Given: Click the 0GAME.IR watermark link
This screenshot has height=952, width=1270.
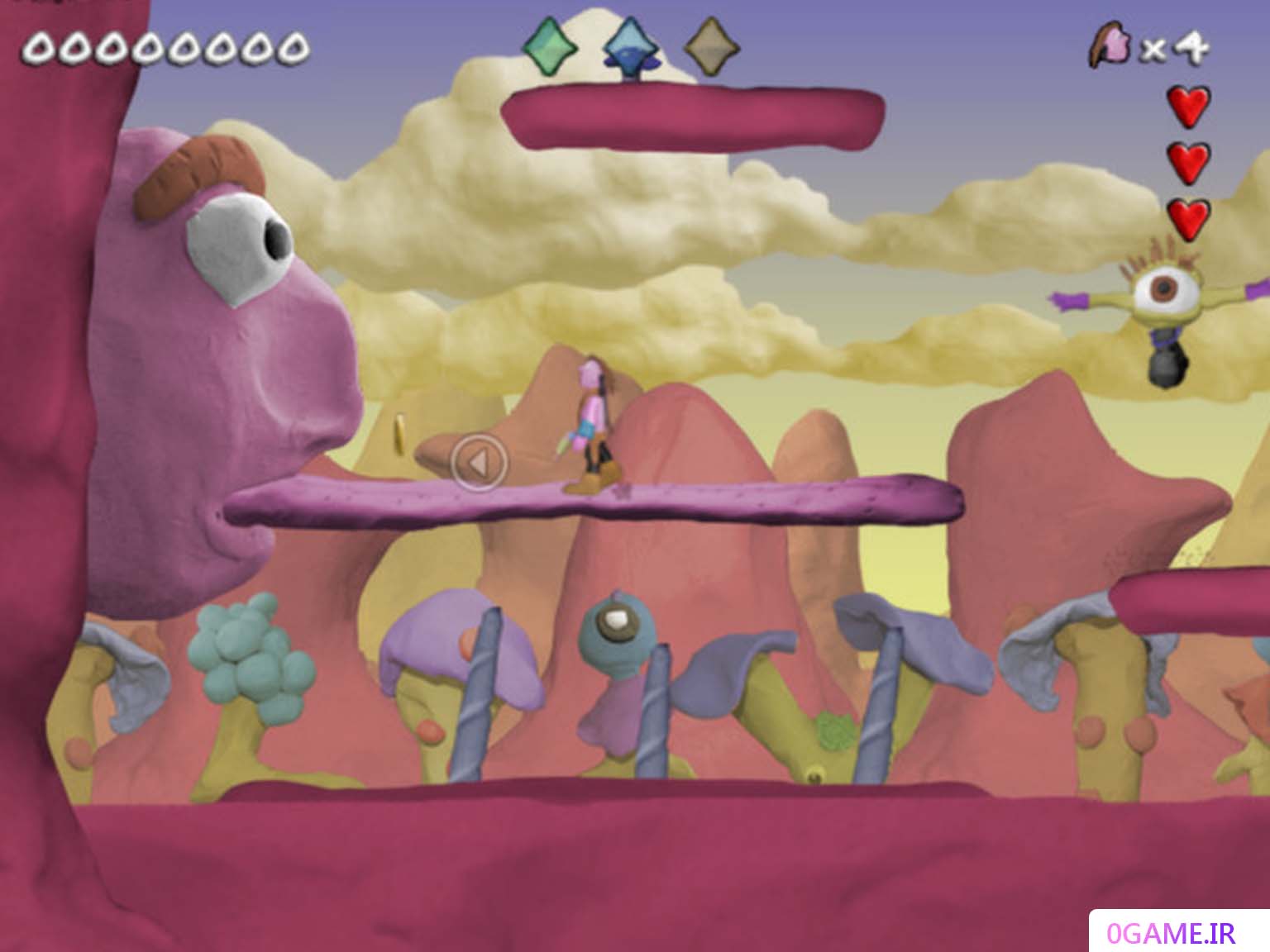Looking at the screenshot, I should tap(1172, 933).
